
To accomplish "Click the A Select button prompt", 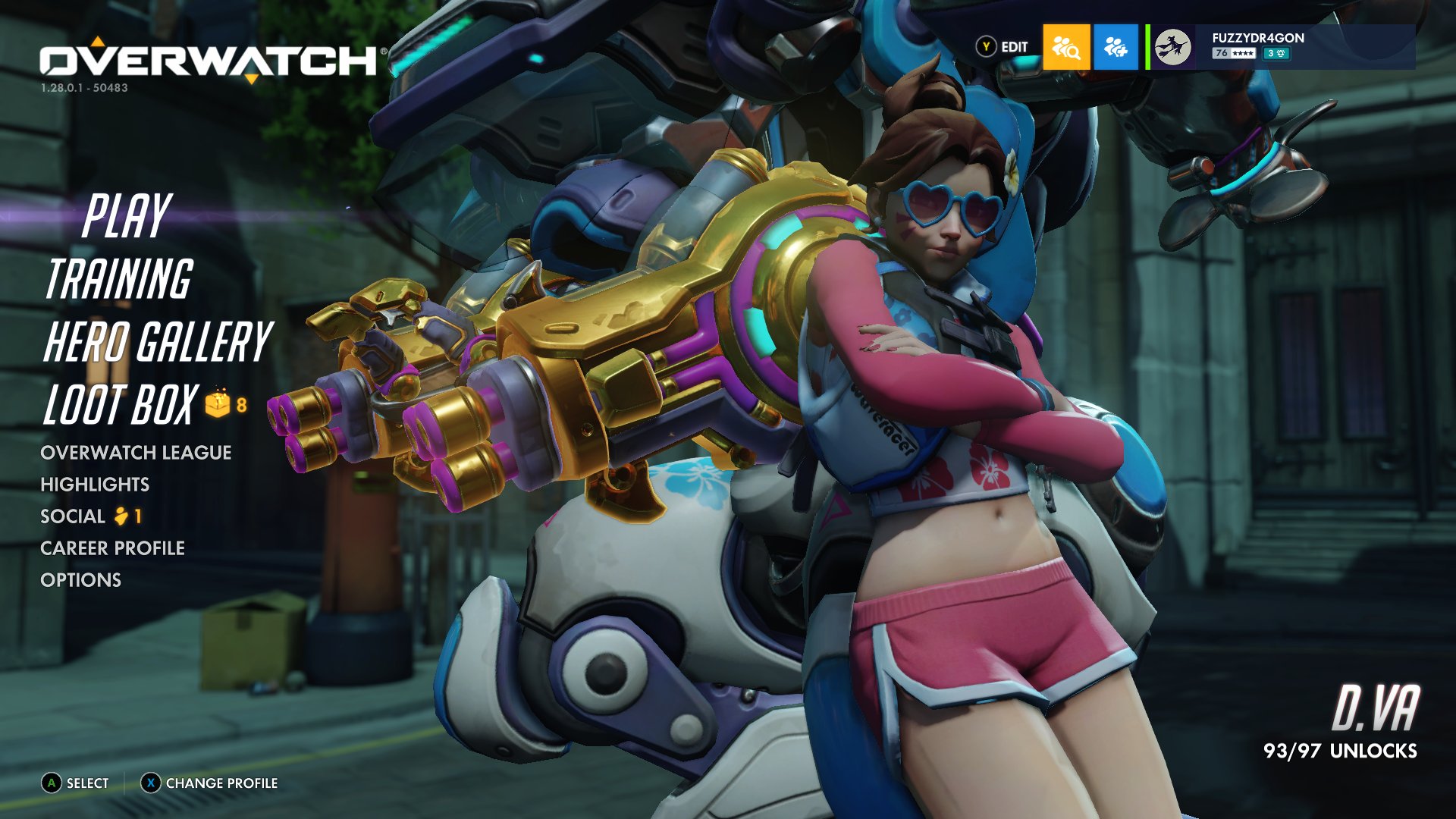I will coord(74,783).
